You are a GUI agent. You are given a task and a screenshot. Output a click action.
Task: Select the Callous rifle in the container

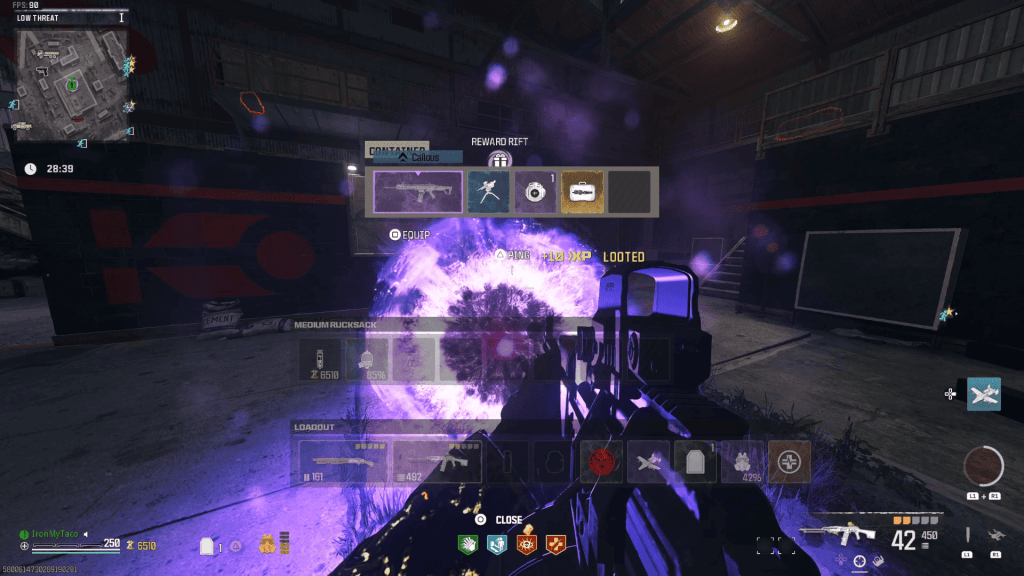click(417, 191)
